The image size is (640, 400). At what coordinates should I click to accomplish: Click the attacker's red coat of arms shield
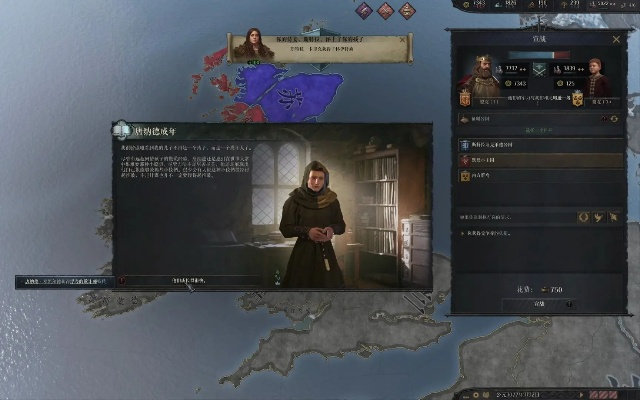click(x=466, y=100)
